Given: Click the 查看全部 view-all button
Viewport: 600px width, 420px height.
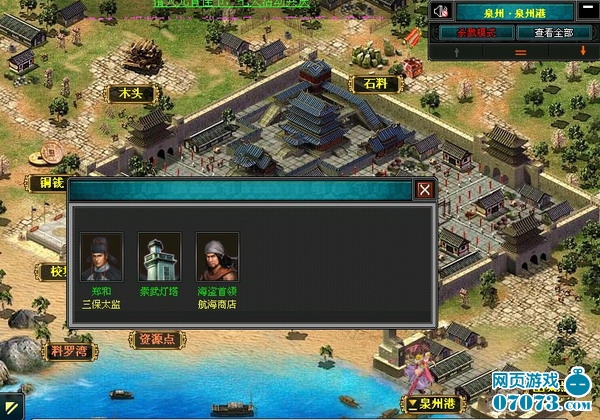Looking at the screenshot, I should tap(554, 32).
